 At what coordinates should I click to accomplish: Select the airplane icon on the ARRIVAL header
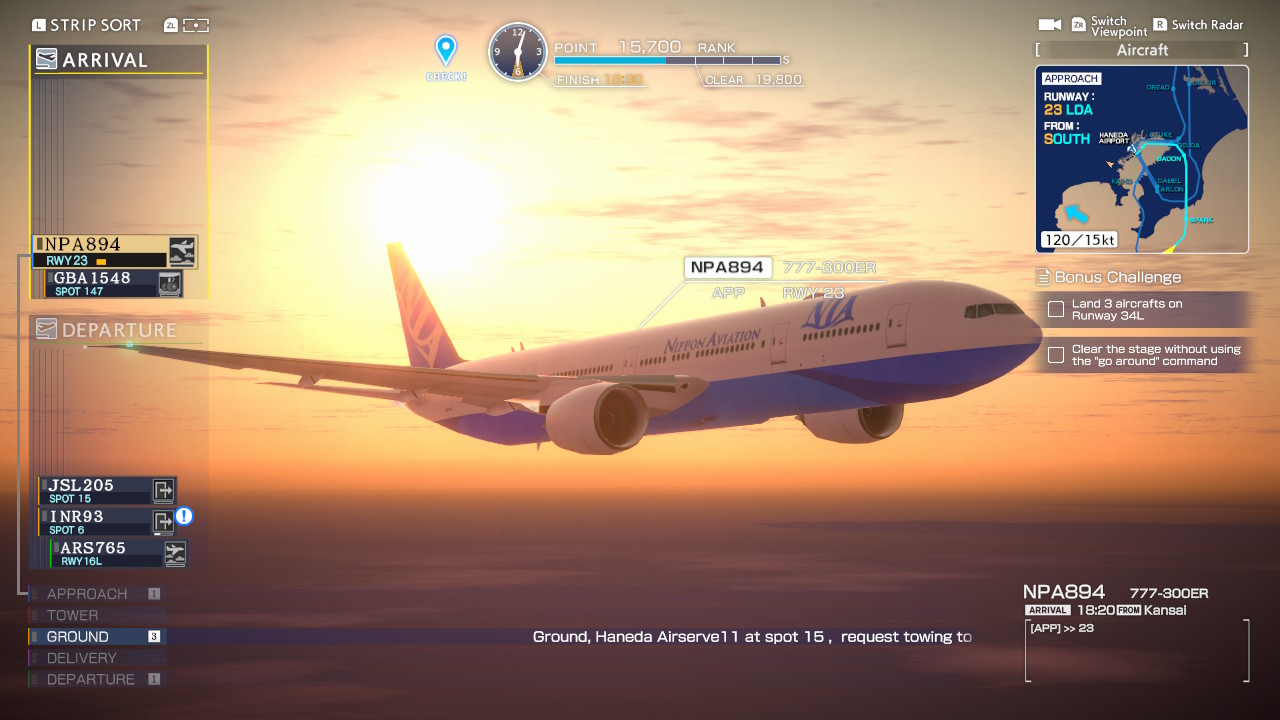click(46, 59)
